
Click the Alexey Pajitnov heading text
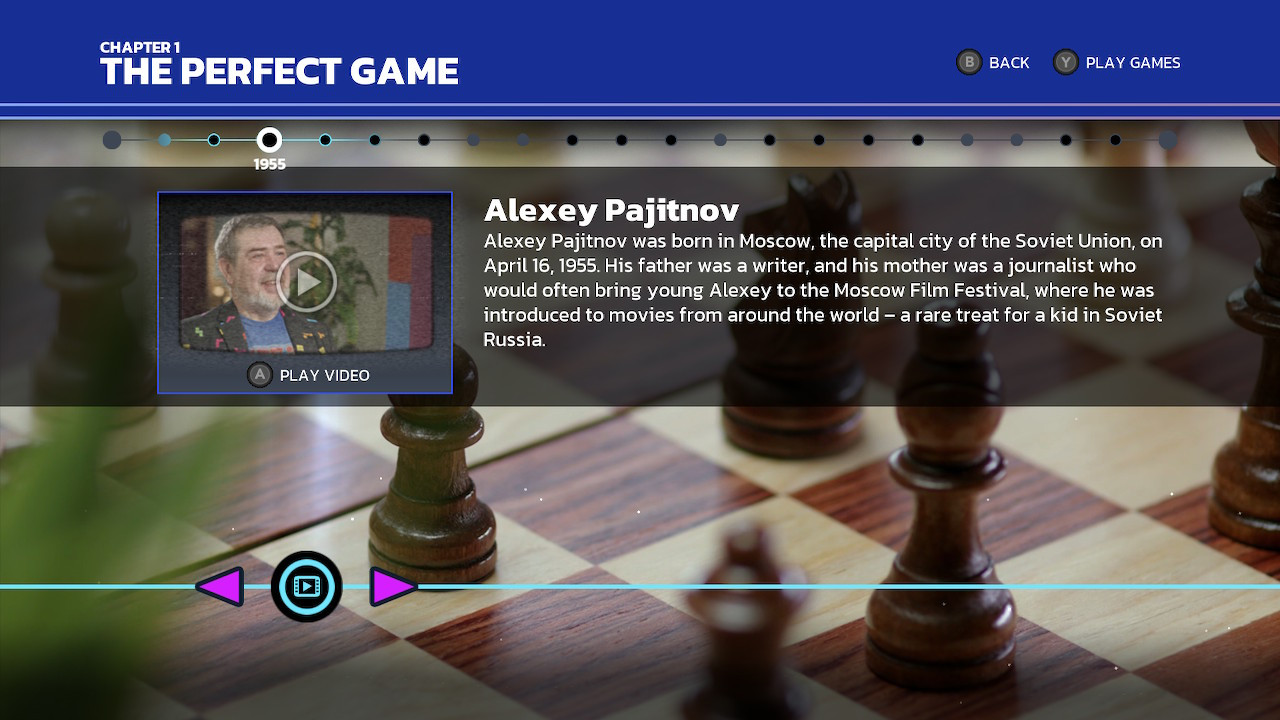click(x=610, y=211)
